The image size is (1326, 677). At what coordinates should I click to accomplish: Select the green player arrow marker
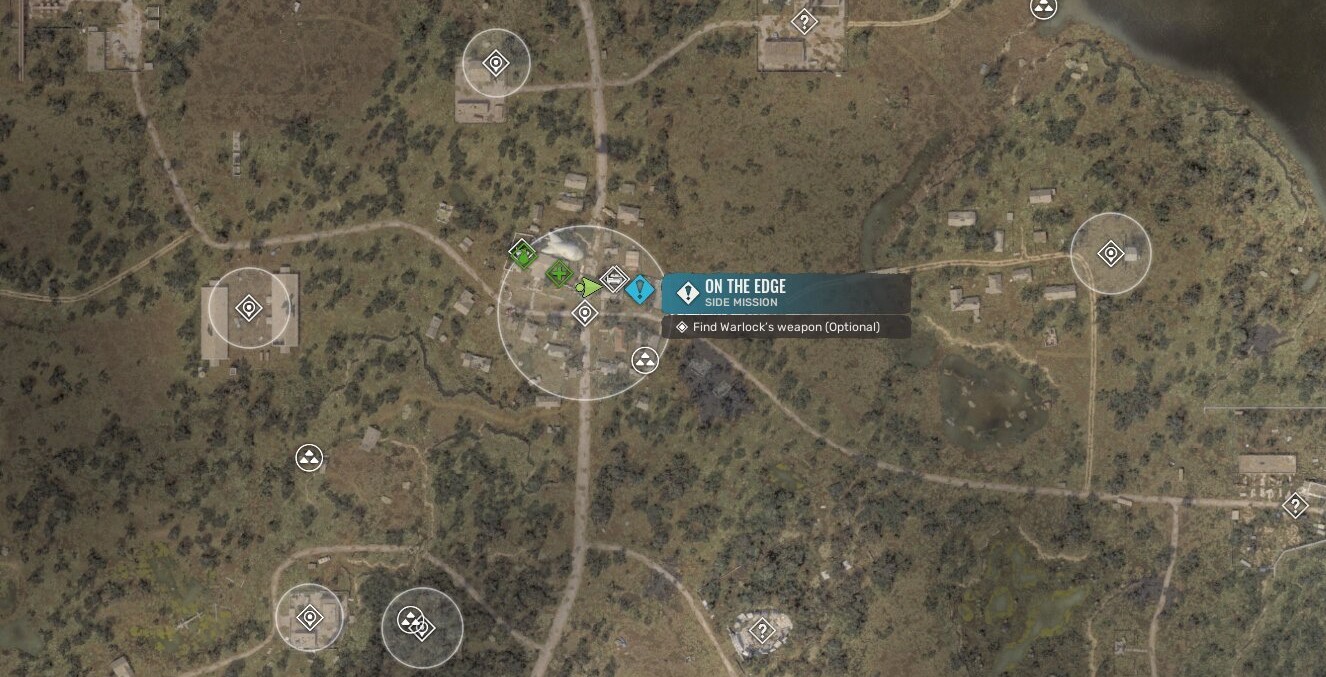pyautogui.click(x=590, y=288)
